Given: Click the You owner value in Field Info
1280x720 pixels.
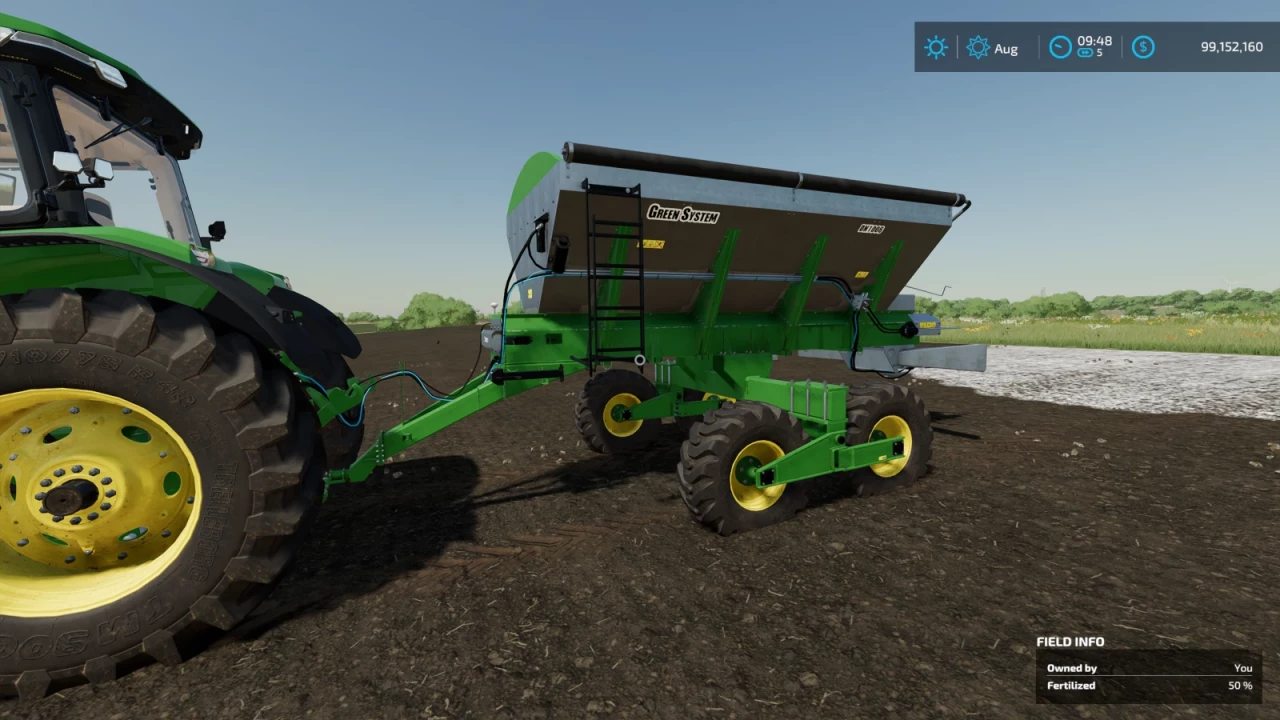Looking at the screenshot, I should click(1243, 668).
